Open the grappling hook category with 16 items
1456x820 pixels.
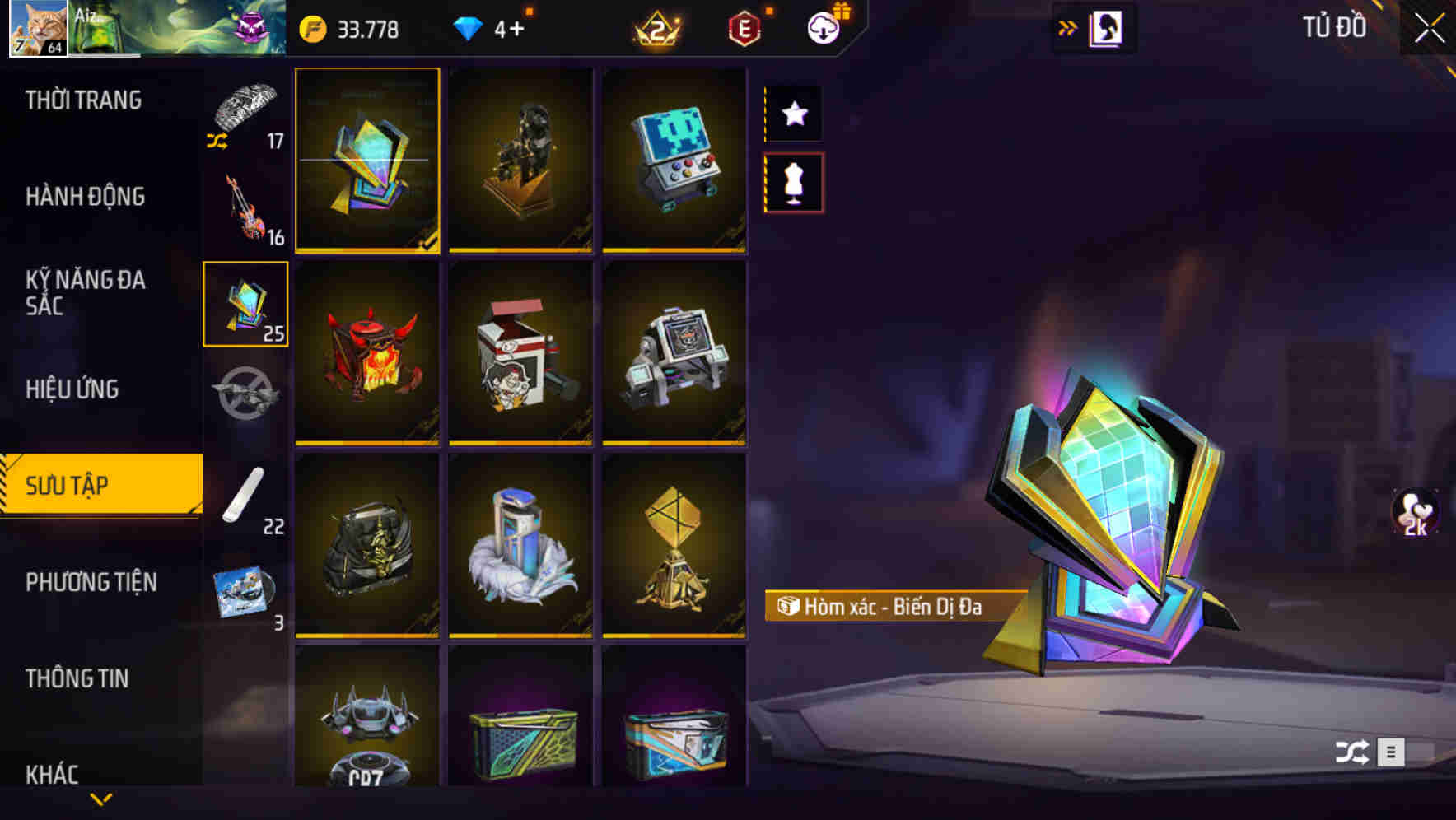click(x=245, y=206)
